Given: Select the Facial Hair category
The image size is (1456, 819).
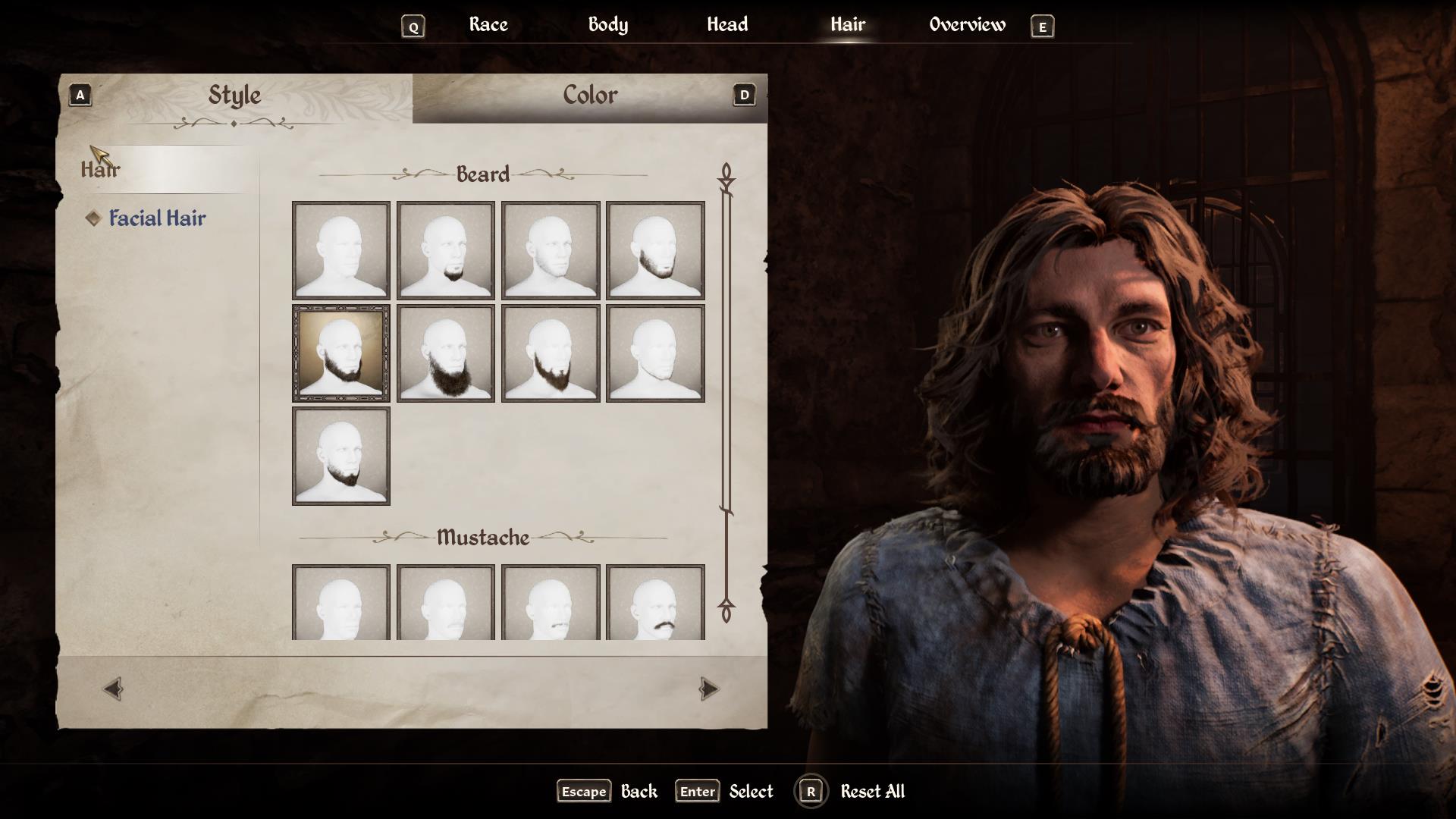Looking at the screenshot, I should (x=157, y=218).
